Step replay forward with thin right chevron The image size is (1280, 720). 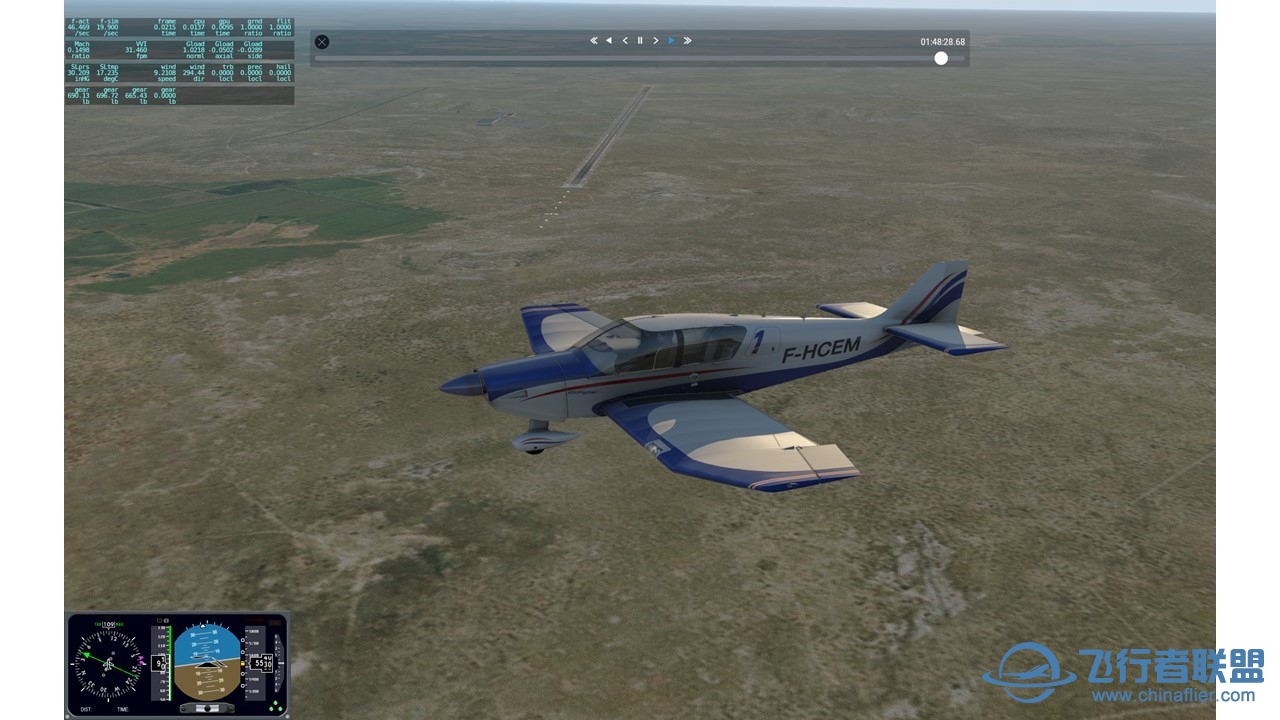(656, 41)
